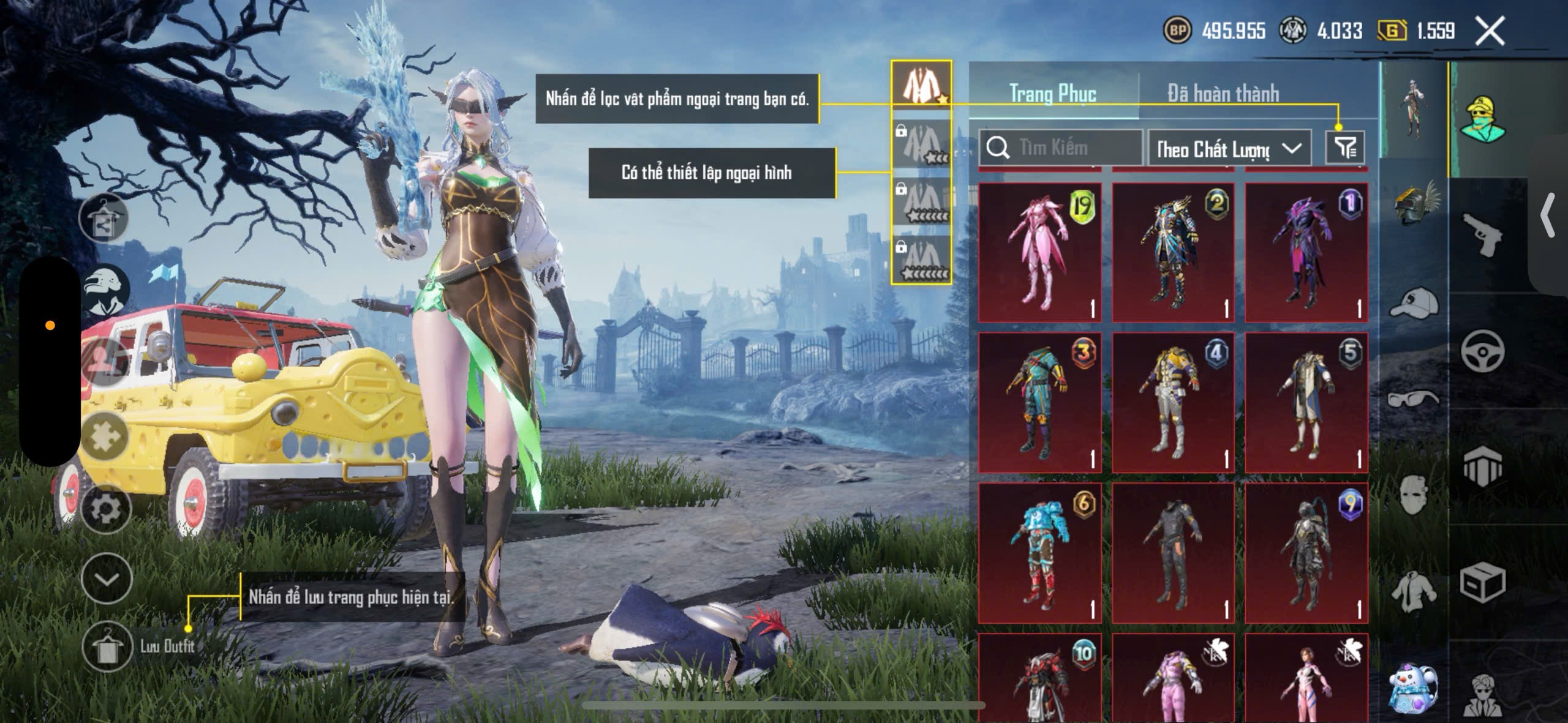
Task: Open the Đã hoàn thành tab
Action: point(1223,94)
